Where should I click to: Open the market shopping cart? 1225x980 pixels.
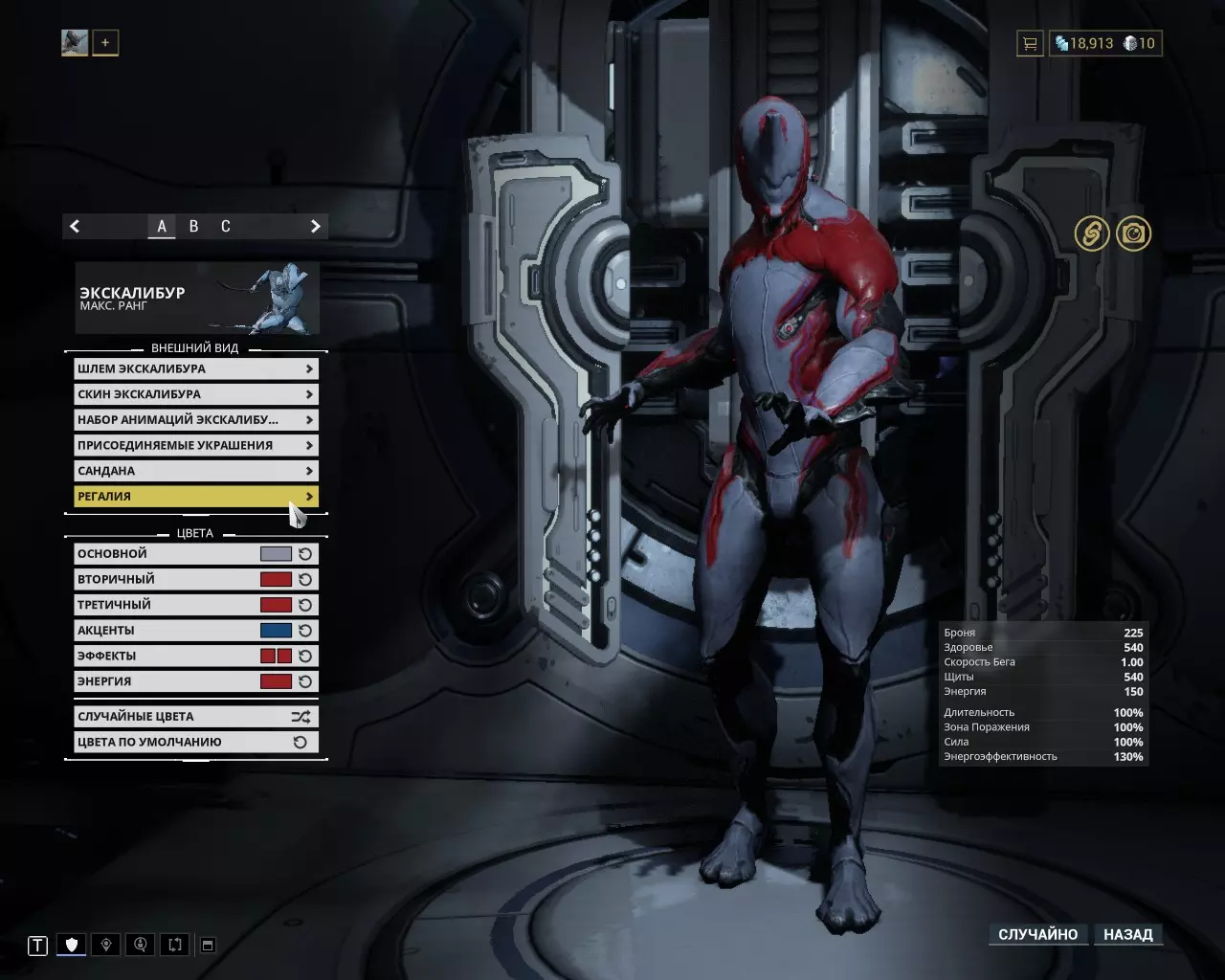tap(1030, 43)
